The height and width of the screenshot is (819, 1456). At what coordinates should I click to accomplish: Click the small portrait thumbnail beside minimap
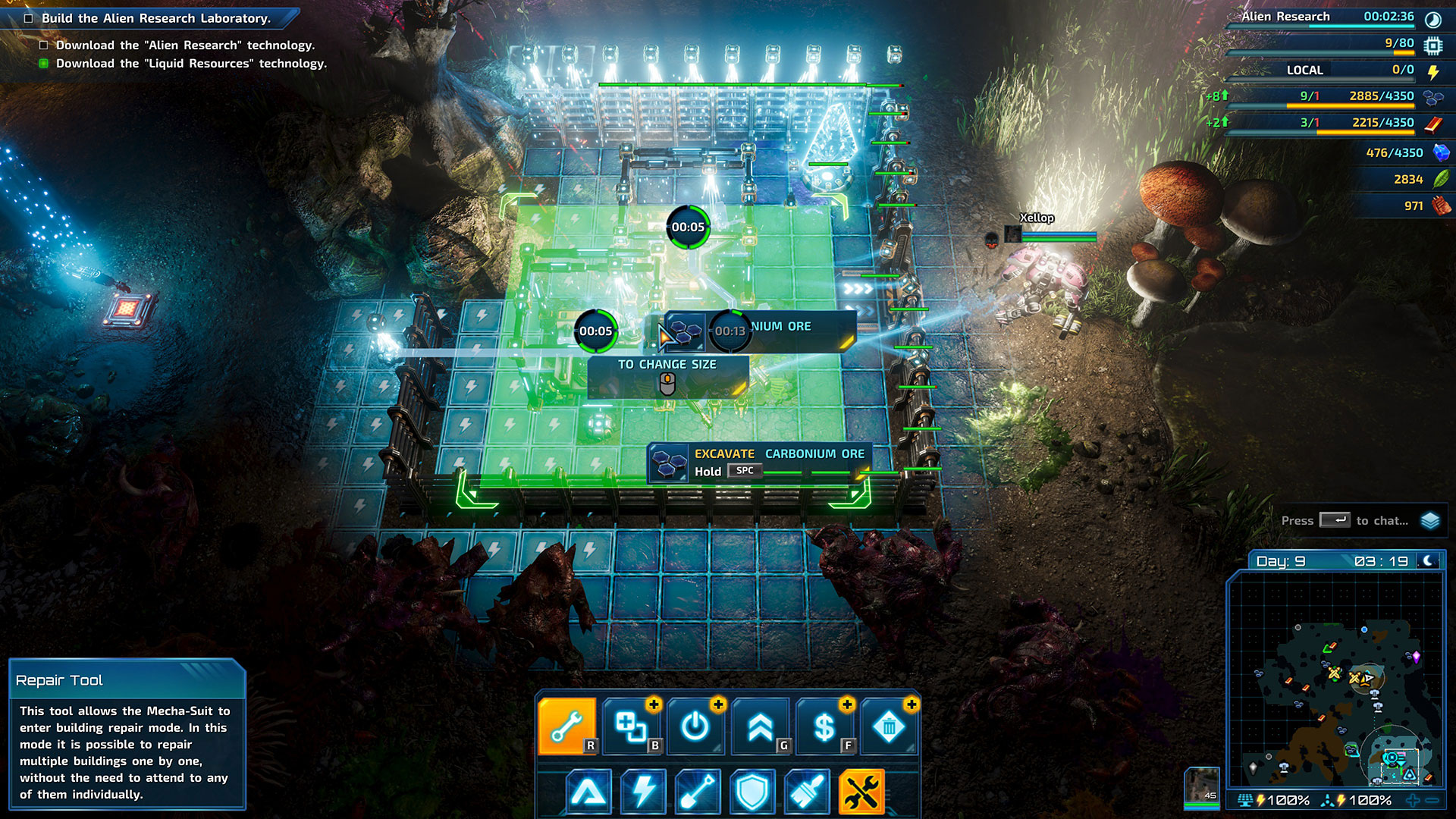coord(1202,786)
